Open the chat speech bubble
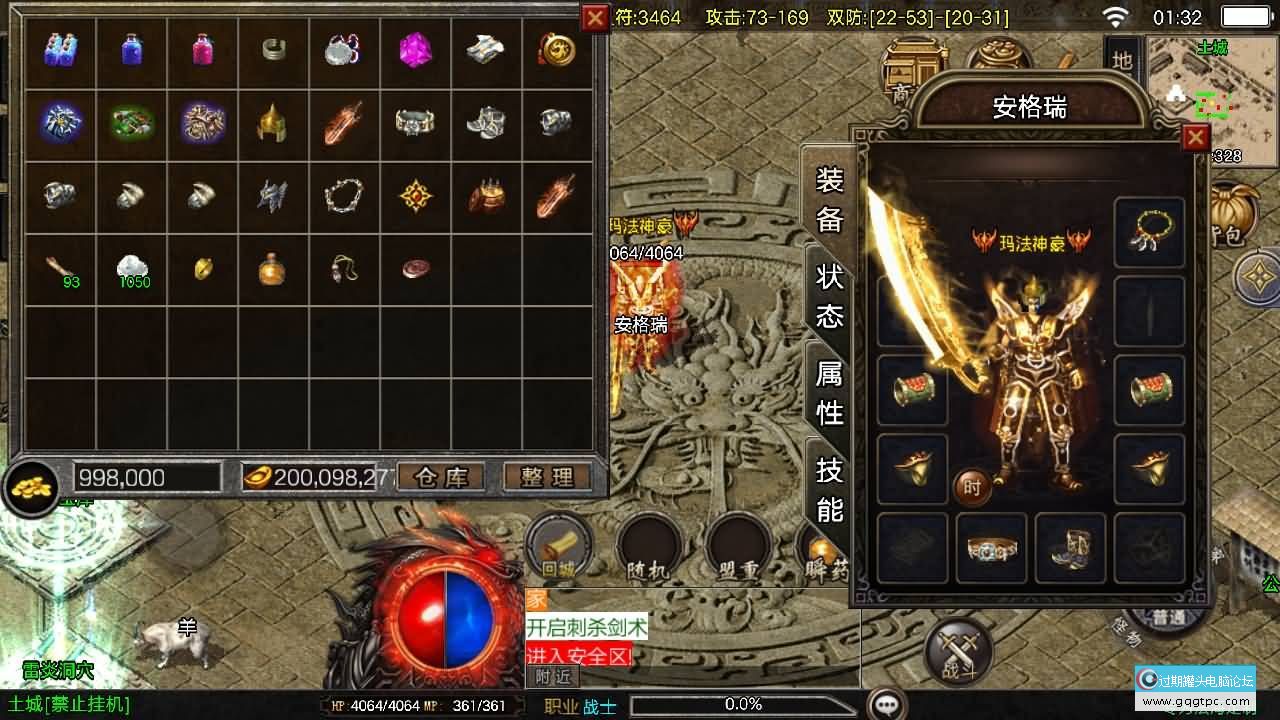Image resolution: width=1280 pixels, height=720 pixels. click(x=886, y=704)
